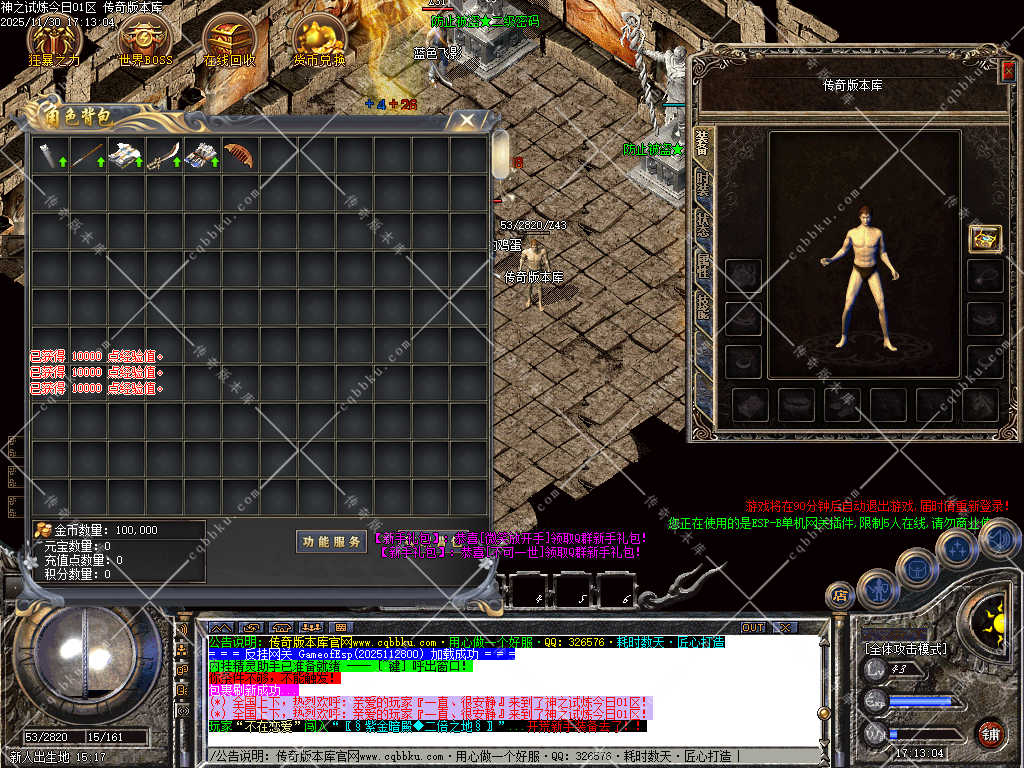Open the 世界BOSS menu
The width and height of the screenshot is (1024, 768).
click(145, 38)
